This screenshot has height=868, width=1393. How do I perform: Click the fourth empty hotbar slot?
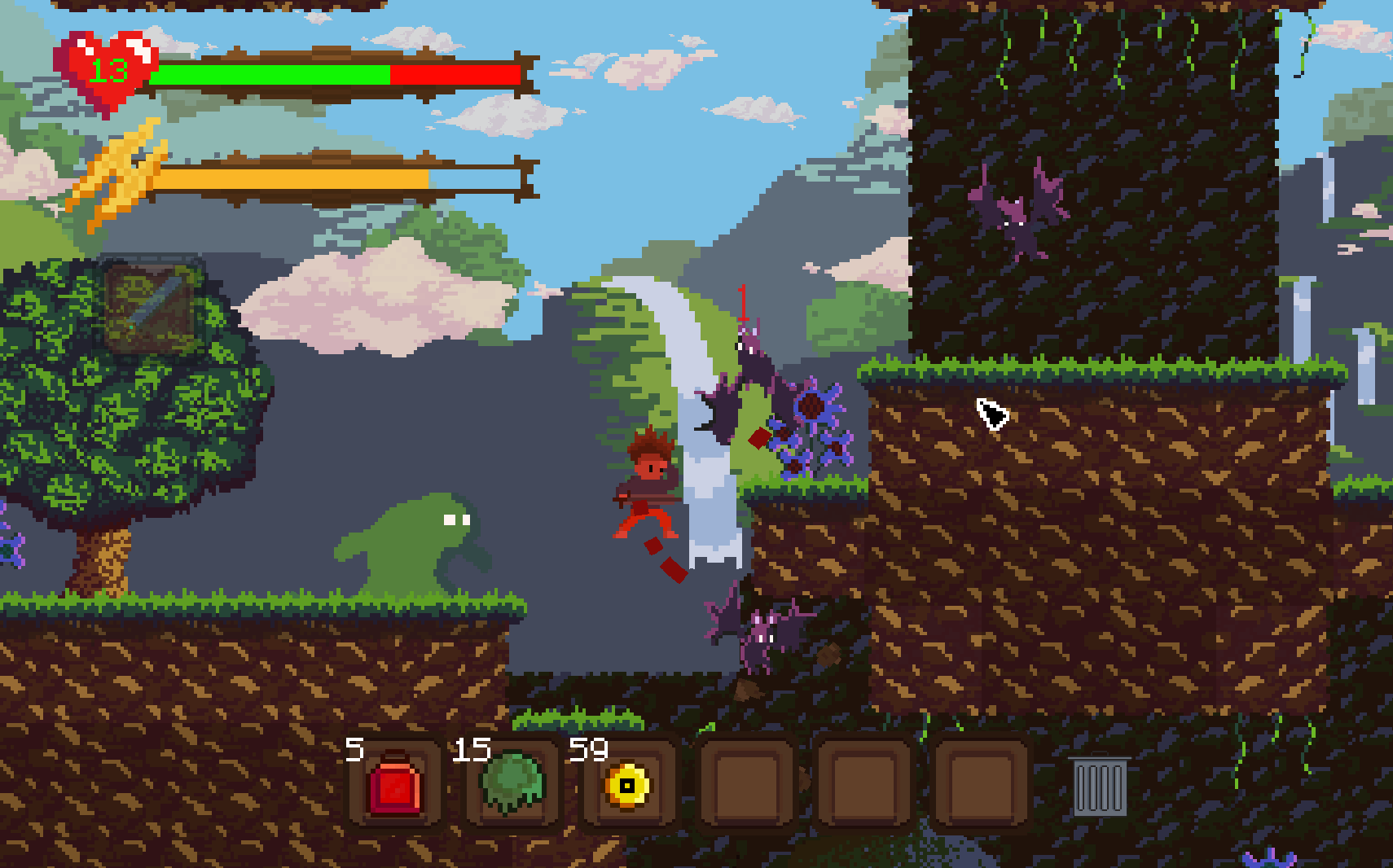click(x=747, y=785)
